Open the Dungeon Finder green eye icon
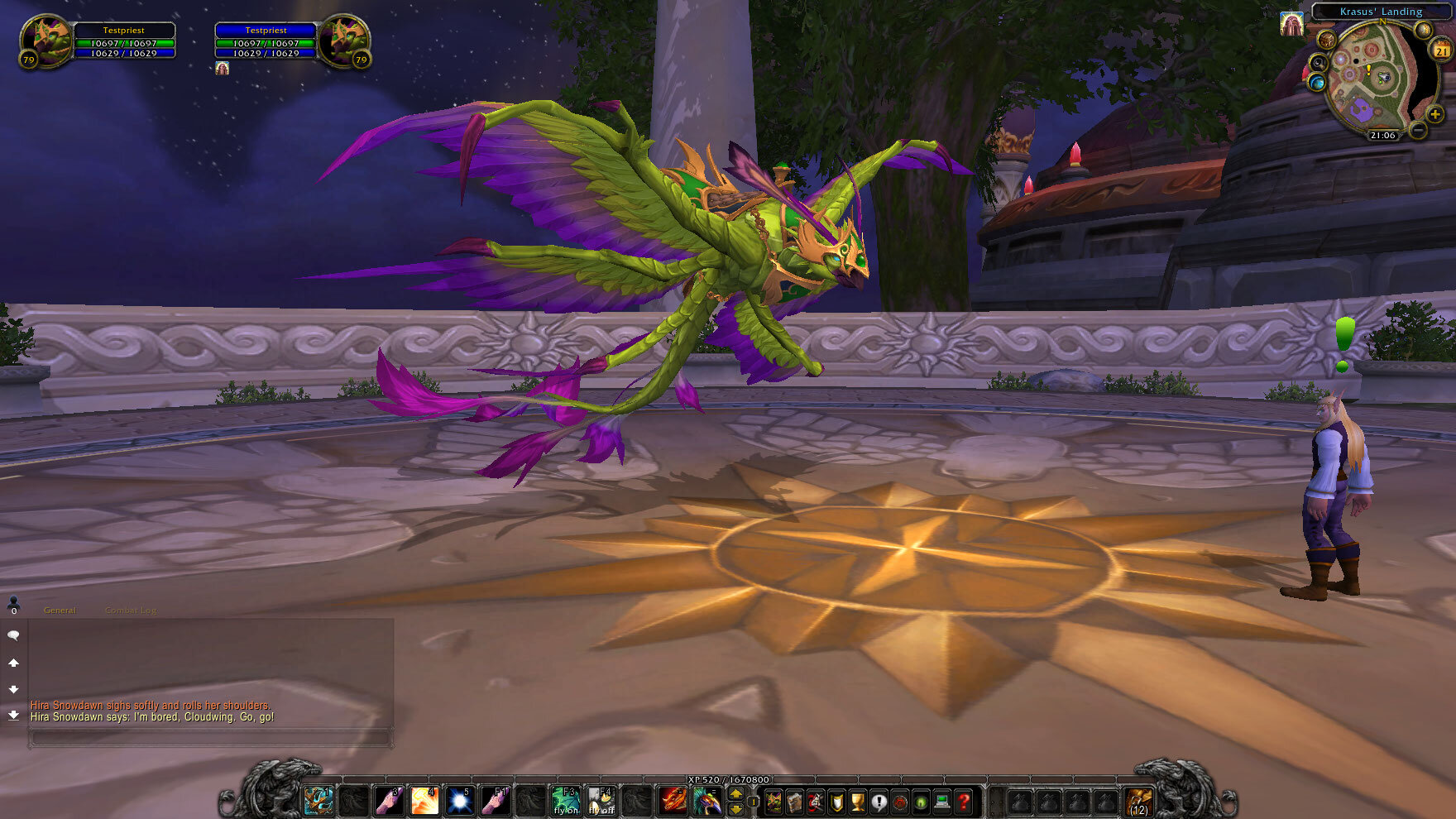 tap(921, 800)
